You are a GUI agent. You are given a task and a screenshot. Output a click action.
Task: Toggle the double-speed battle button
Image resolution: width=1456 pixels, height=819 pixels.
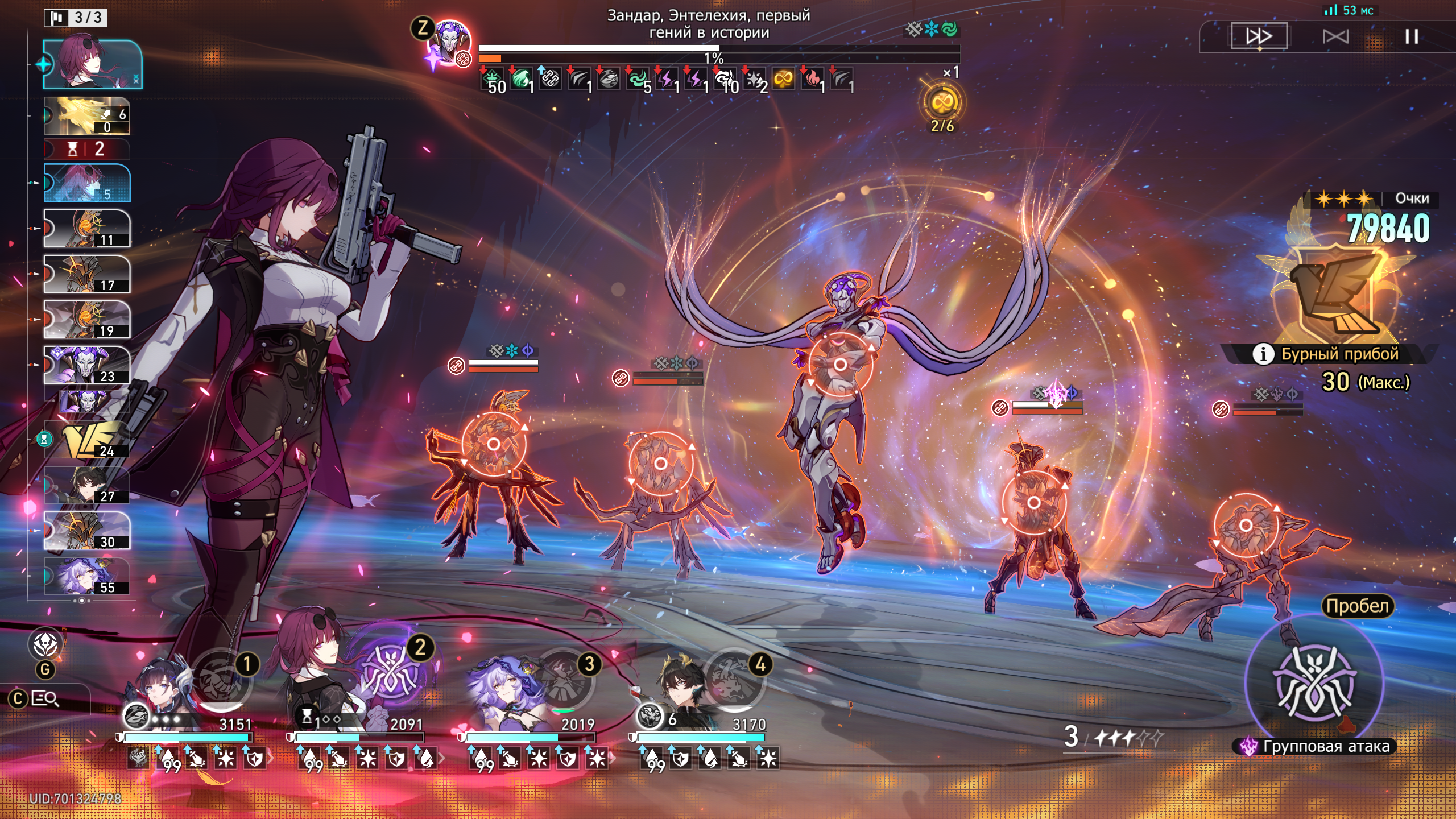[x=1259, y=37]
